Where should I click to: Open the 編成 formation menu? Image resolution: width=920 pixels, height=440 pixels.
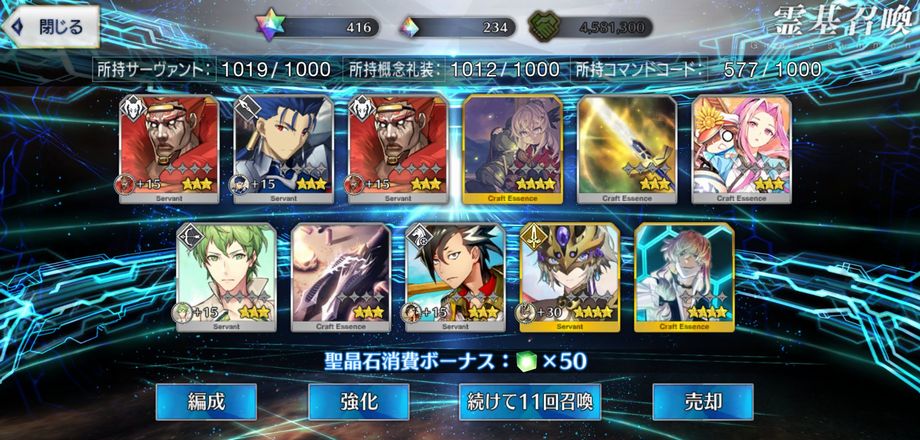[x=206, y=402]
